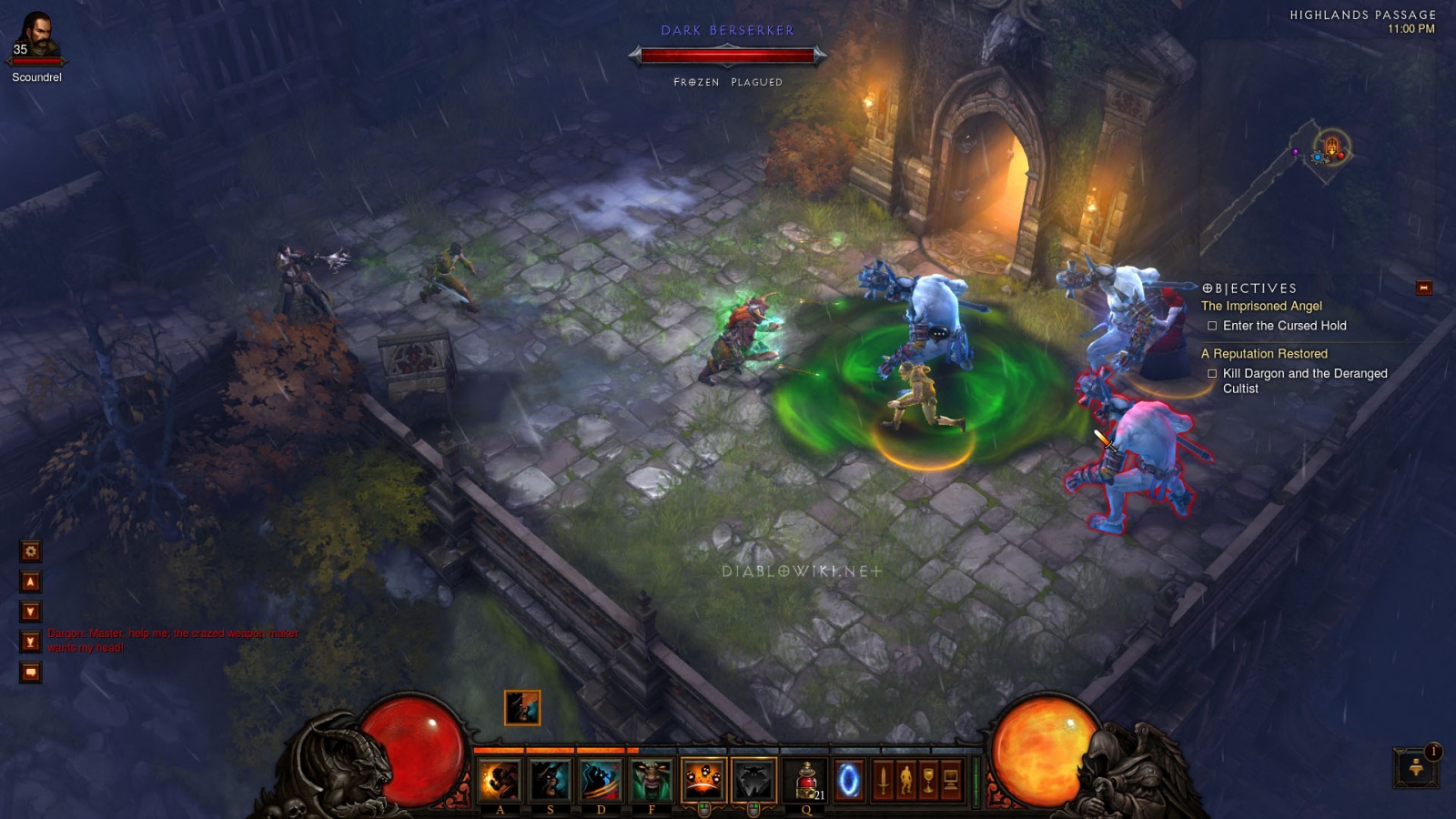Open the blue town portal

coord(848,781)
